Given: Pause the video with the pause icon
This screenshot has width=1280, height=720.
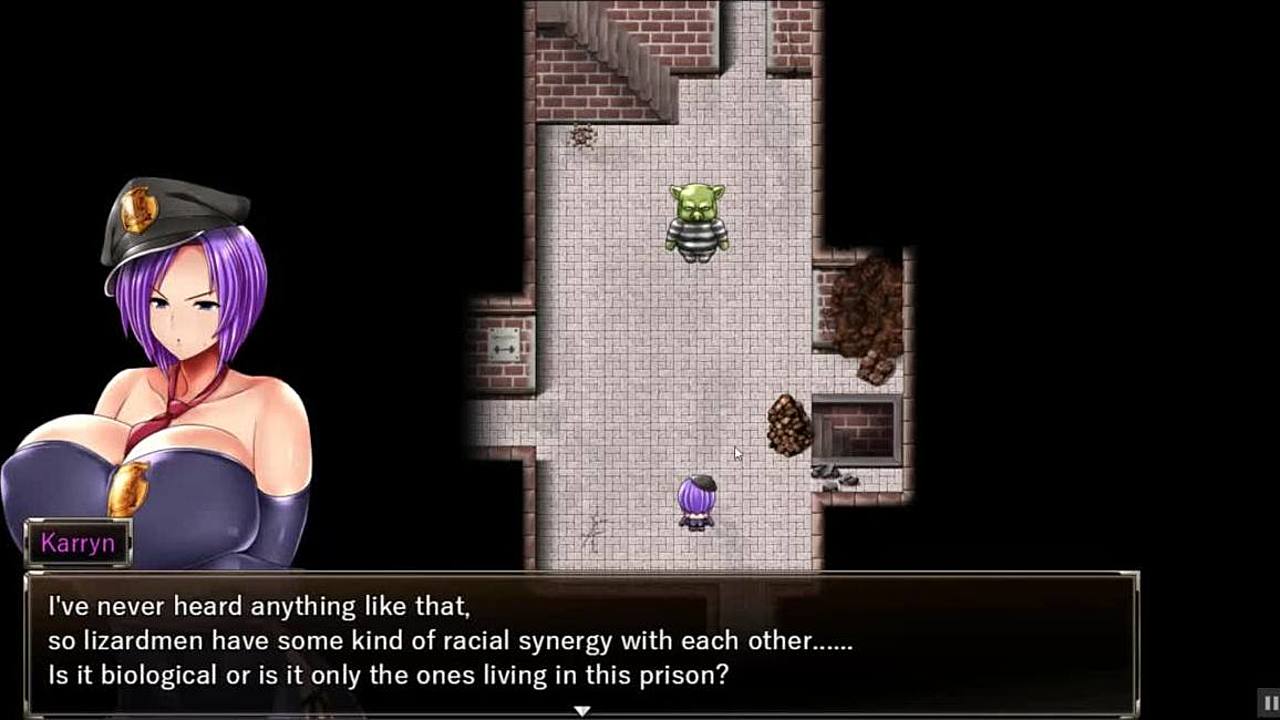Looking at the screenshot, I should (x=1267, y=701).
